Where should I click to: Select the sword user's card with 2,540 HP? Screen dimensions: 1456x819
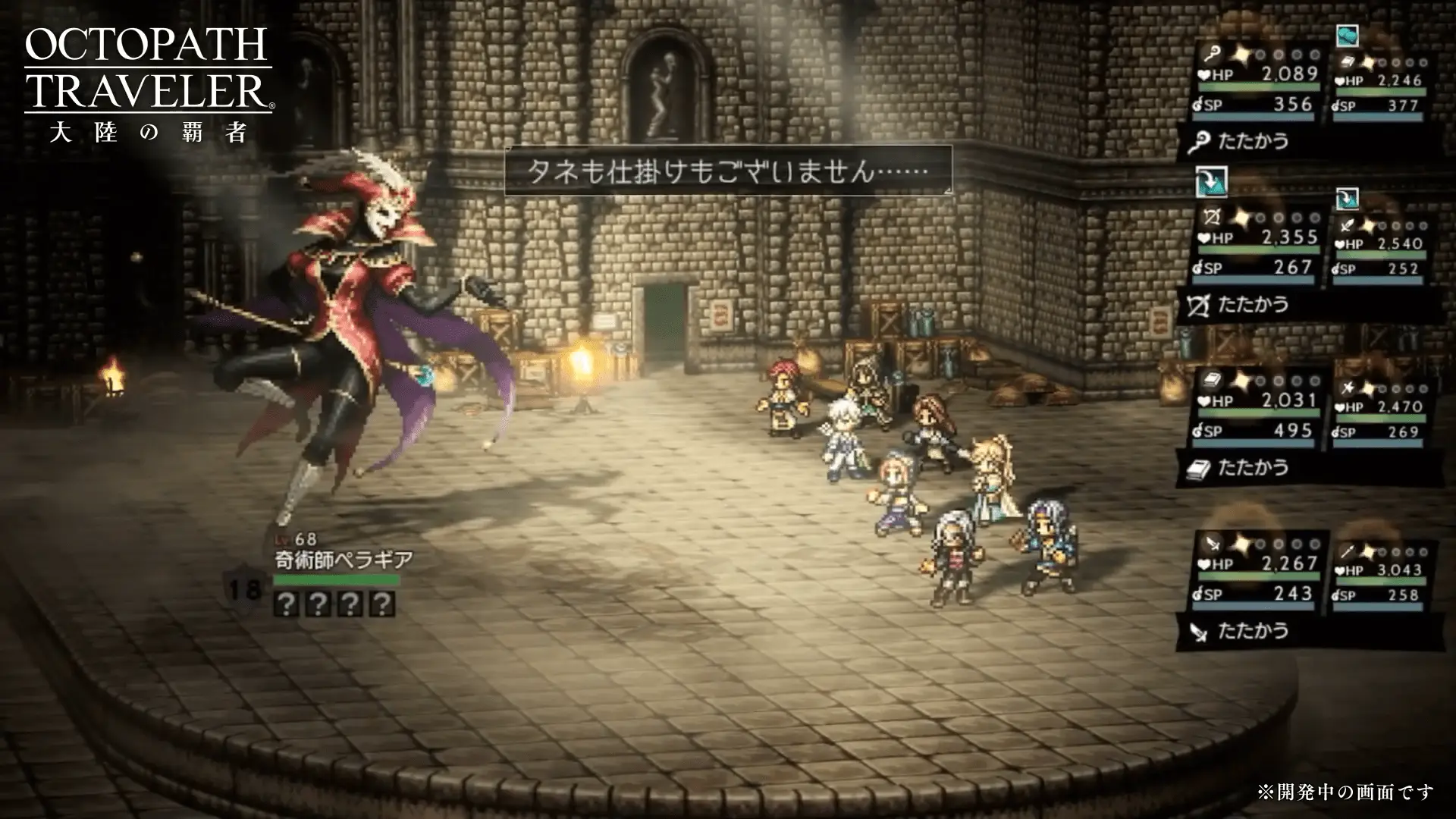point(1380,249)
